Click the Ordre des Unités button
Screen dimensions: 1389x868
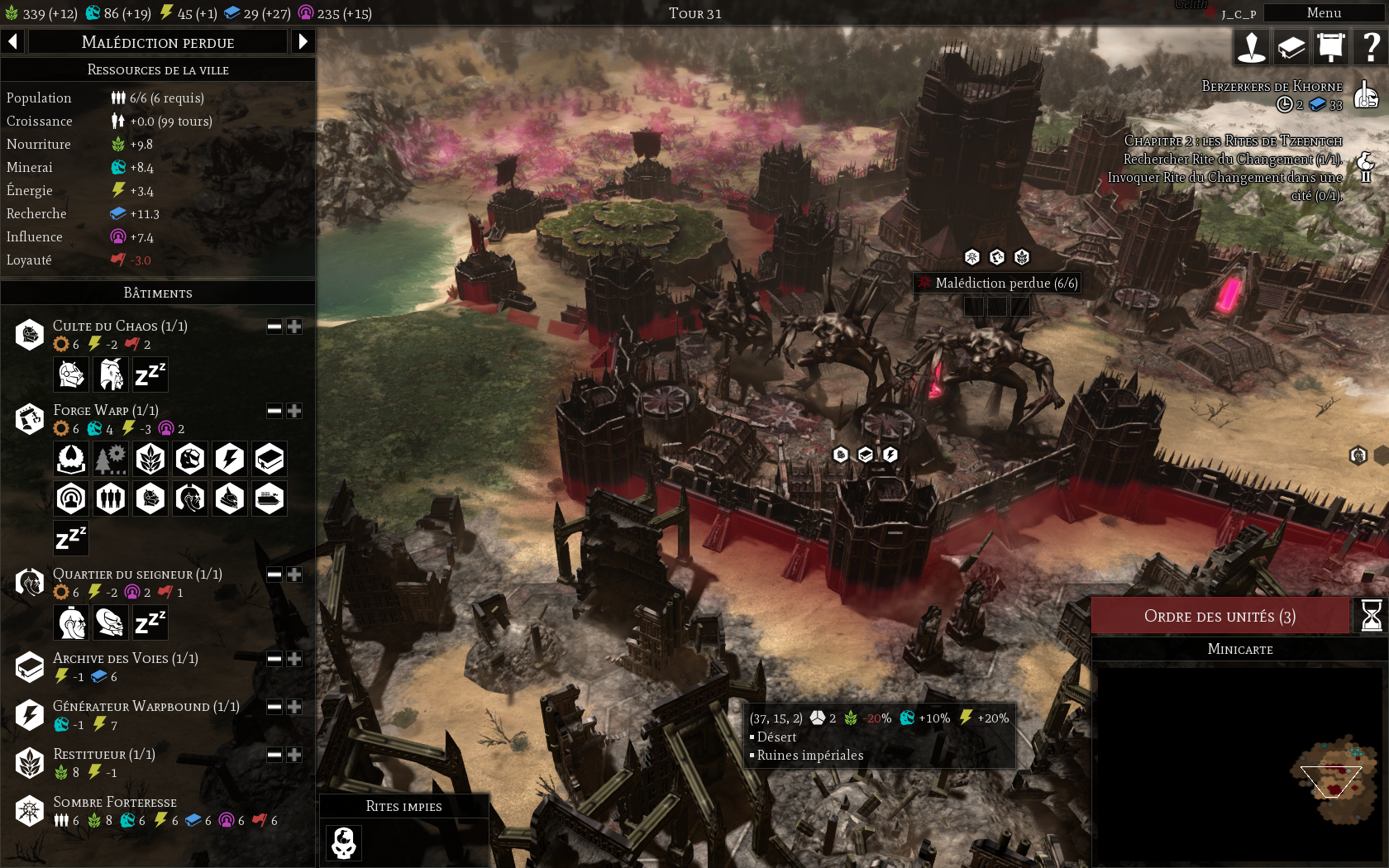coord(1220,616)
